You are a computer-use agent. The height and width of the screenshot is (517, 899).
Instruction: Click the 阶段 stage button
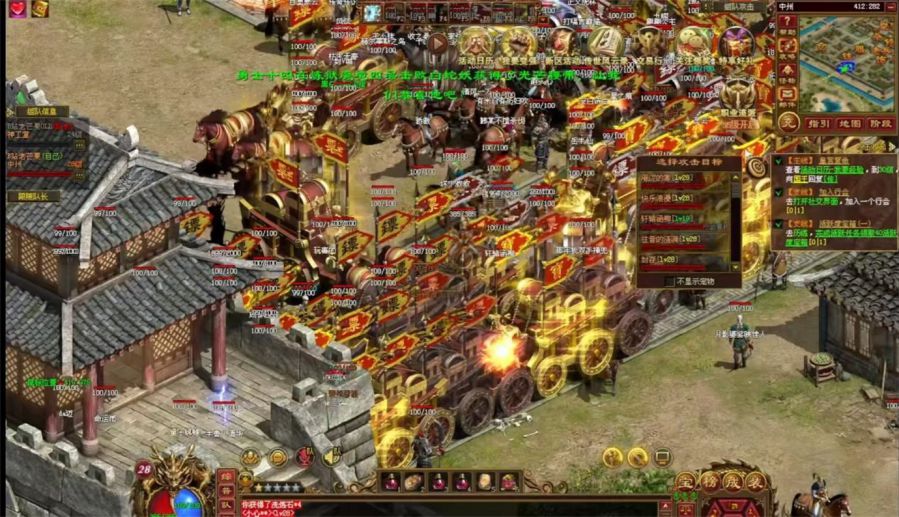(881, 123)
